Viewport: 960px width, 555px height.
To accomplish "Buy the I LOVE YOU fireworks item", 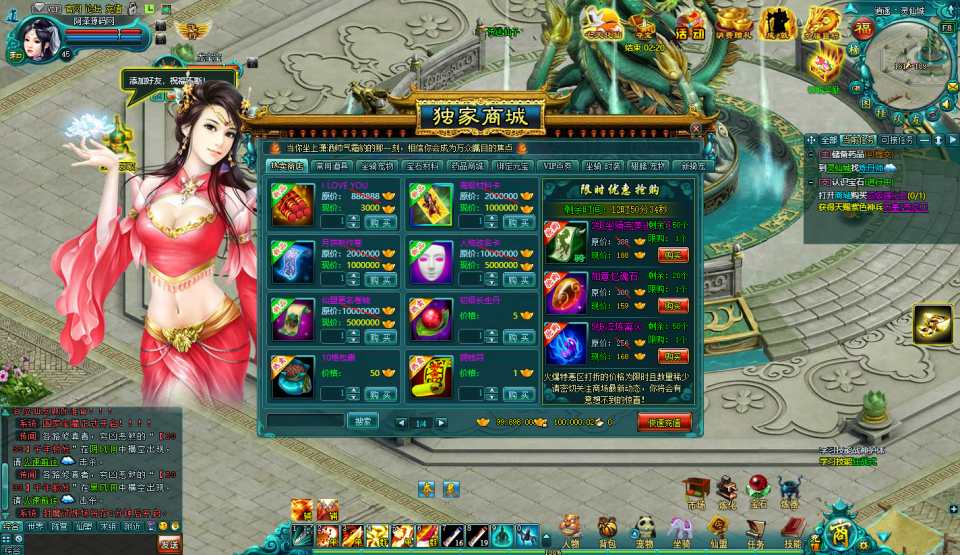I will coord(379,222).
